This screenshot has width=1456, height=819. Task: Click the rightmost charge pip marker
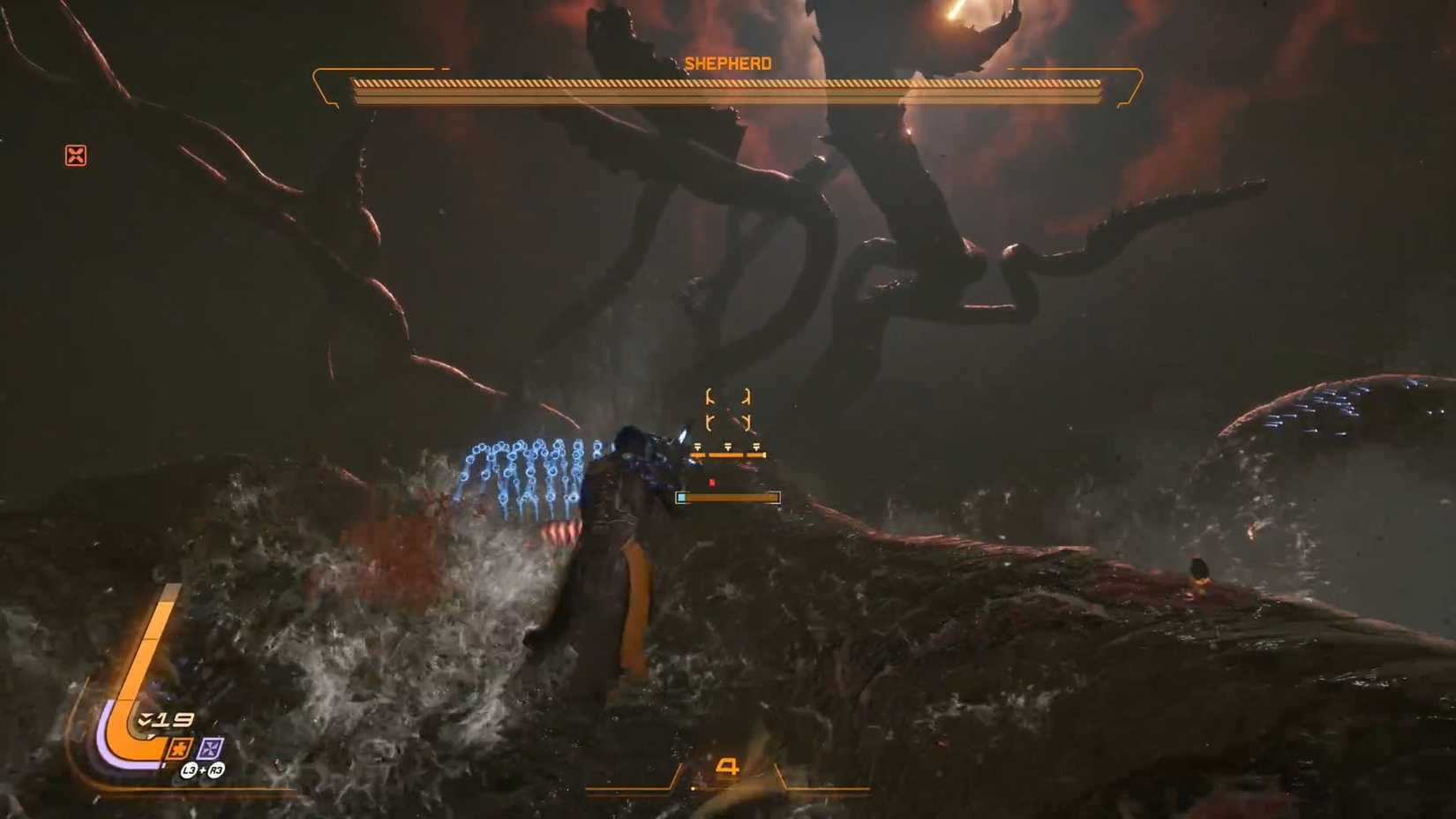tap(756, 446)
